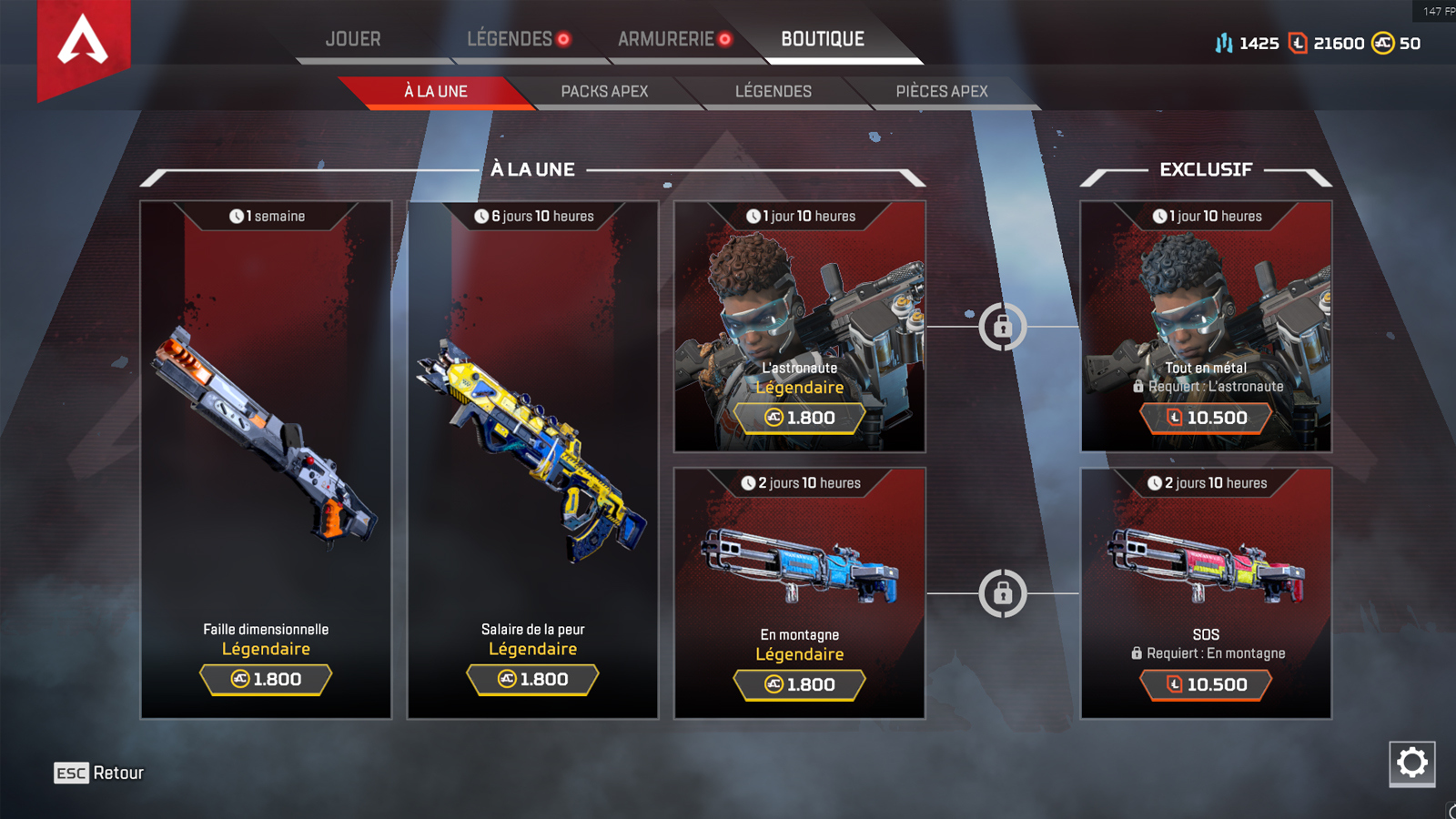Choose the Salaire de la peur skin offer
The image size is (1456, 819).
click(532, 460)
